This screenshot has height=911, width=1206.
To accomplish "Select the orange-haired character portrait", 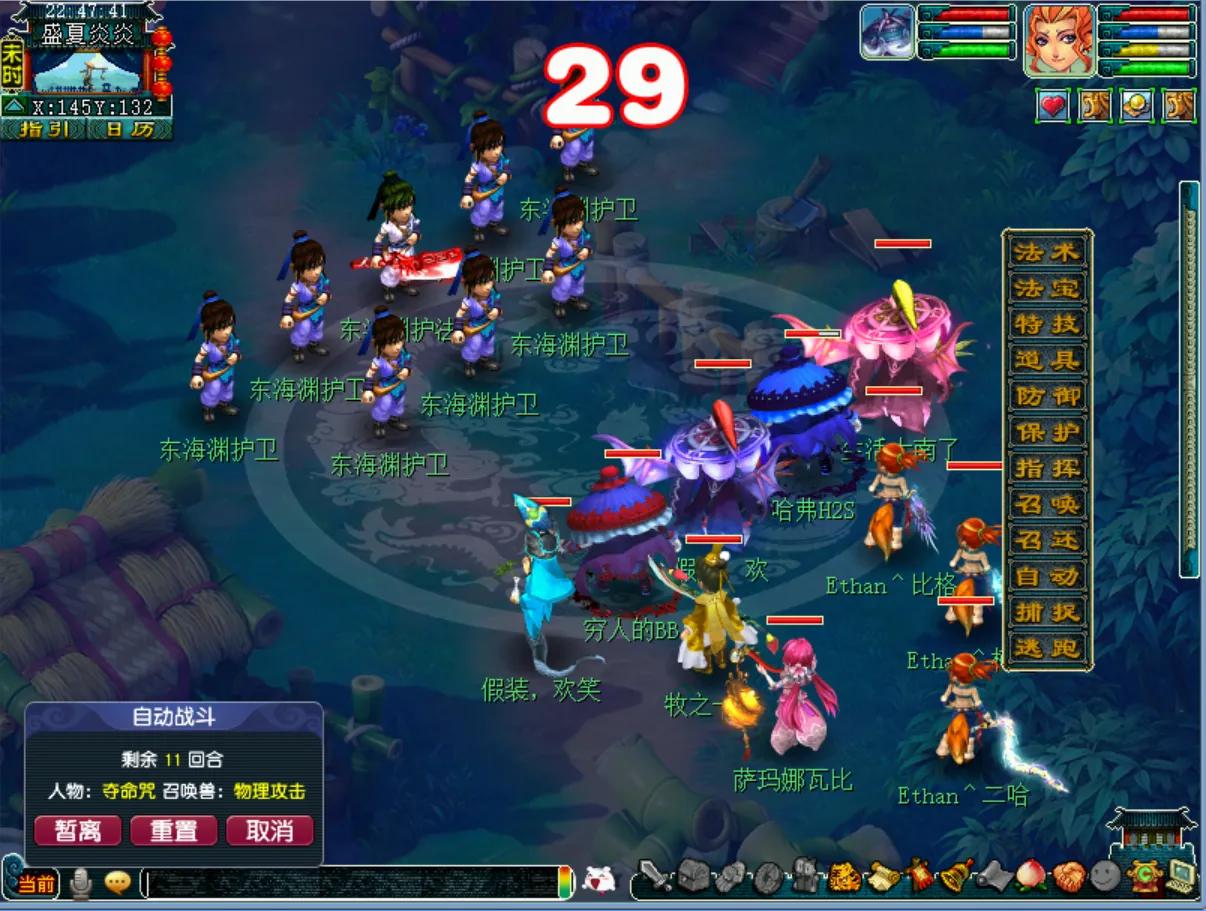I will pyautogui.click(x=1059, y=41).
